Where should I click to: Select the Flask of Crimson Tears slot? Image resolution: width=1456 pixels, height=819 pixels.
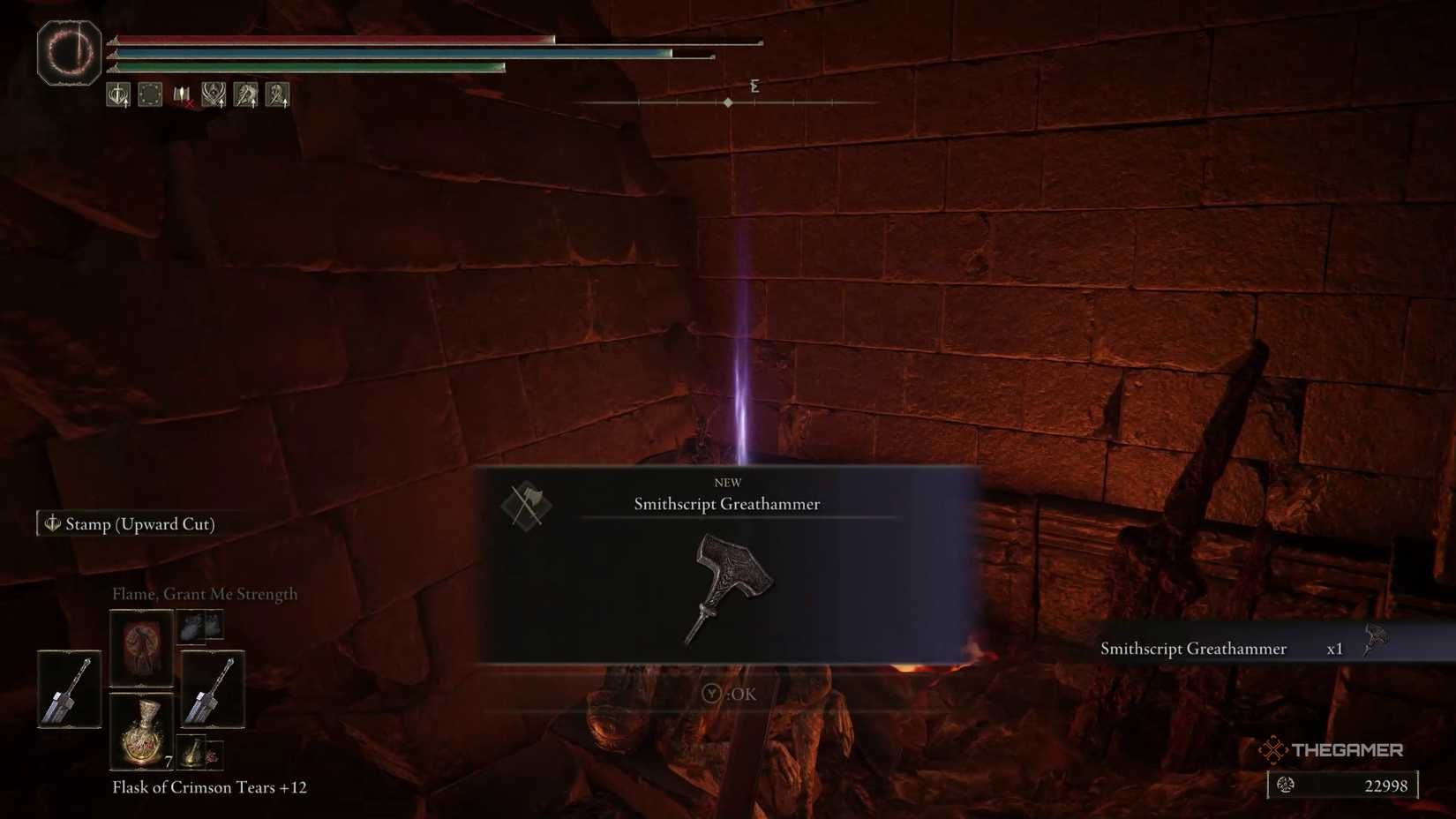(x=141, y=733)
